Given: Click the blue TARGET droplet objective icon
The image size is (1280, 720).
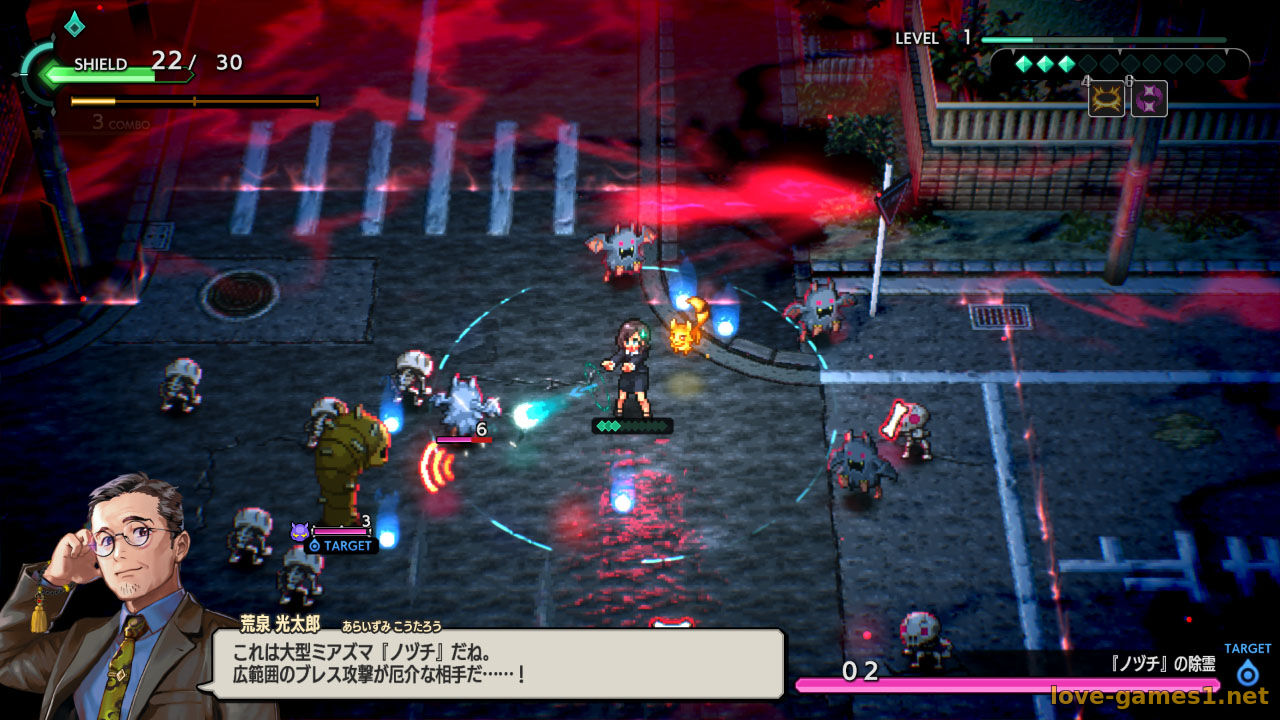Looking at the screenshot, I should point(1247,672).
